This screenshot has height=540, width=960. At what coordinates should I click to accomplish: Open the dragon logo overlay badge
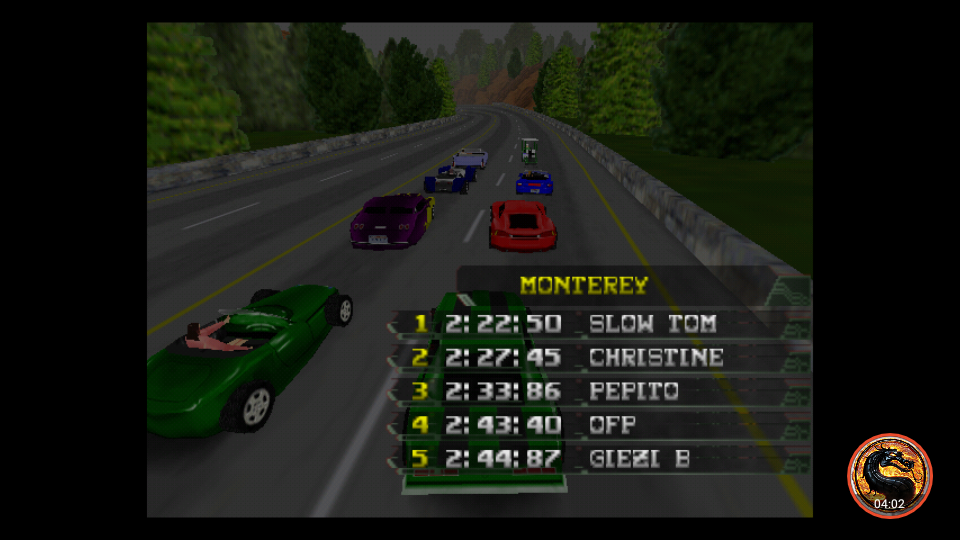(x=889, y=475)
